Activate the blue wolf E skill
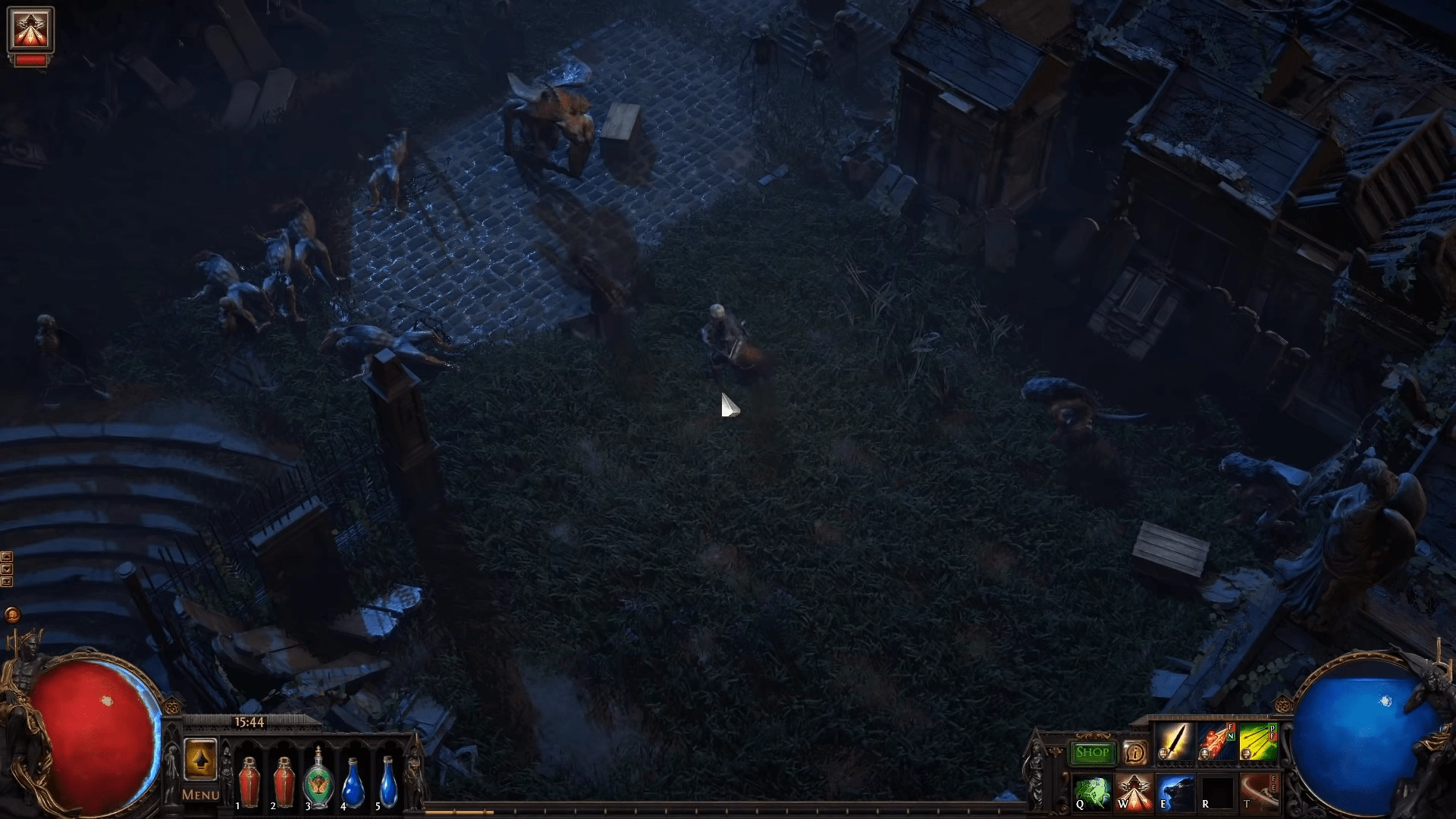 pos(1175,792)
